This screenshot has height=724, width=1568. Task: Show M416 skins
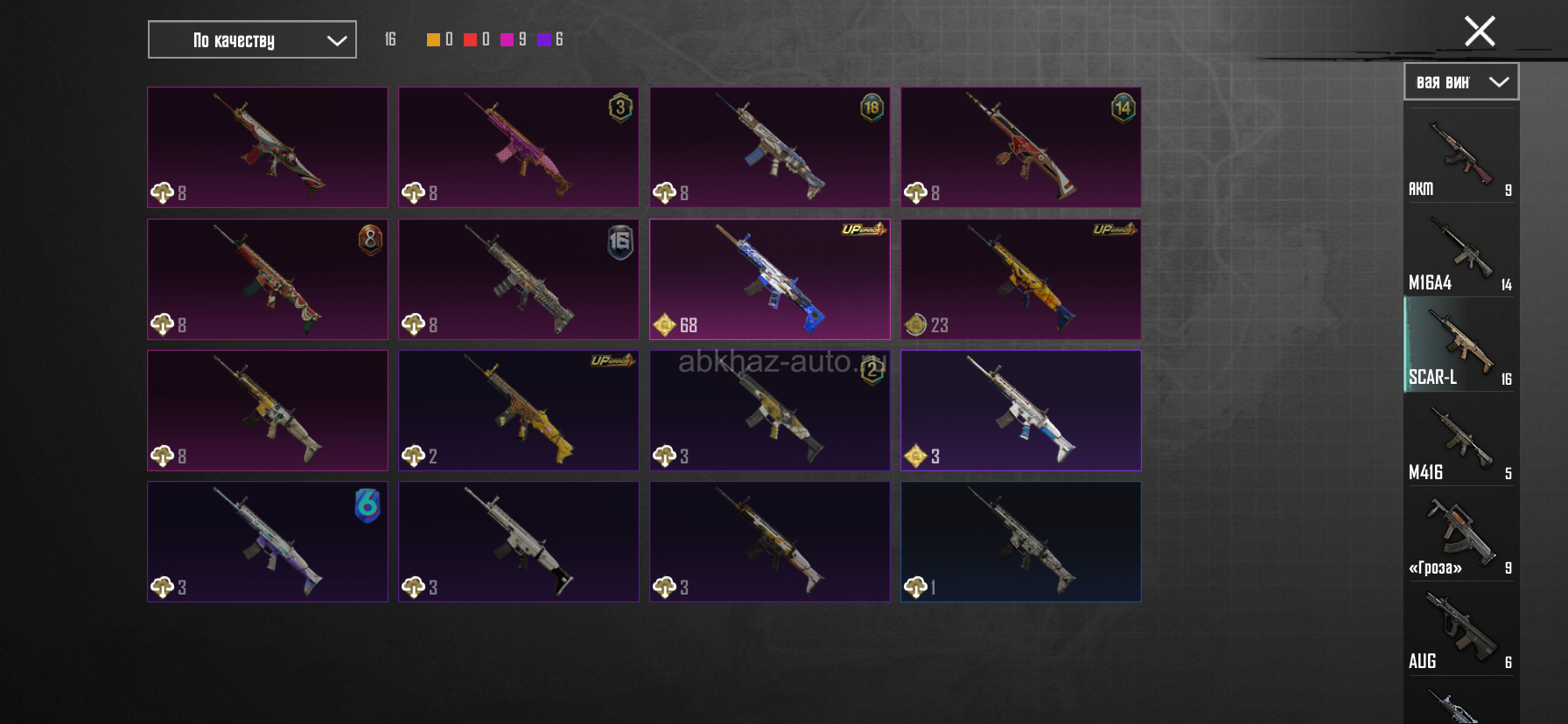point(1460,441)
